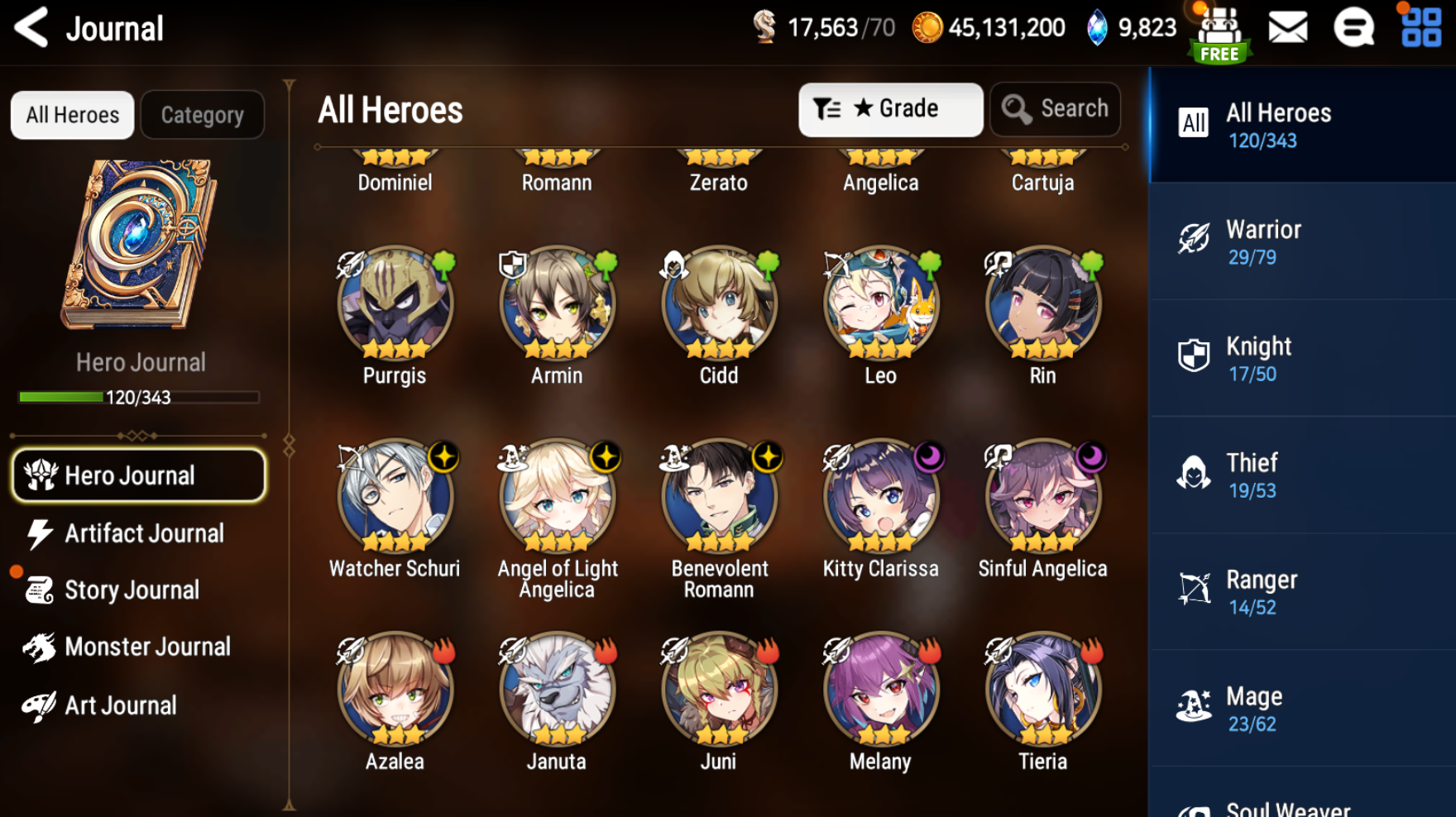Image resolution: width=1456 pixels, height=817 pixels.
Task: Select the Purgis hero portrait
Action: click(395, 304)
